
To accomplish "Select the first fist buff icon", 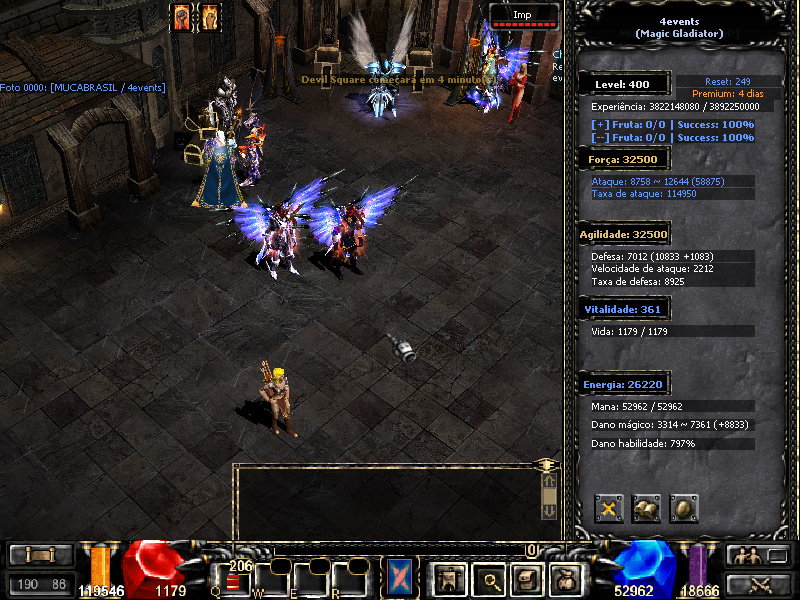I will point(182,17).
